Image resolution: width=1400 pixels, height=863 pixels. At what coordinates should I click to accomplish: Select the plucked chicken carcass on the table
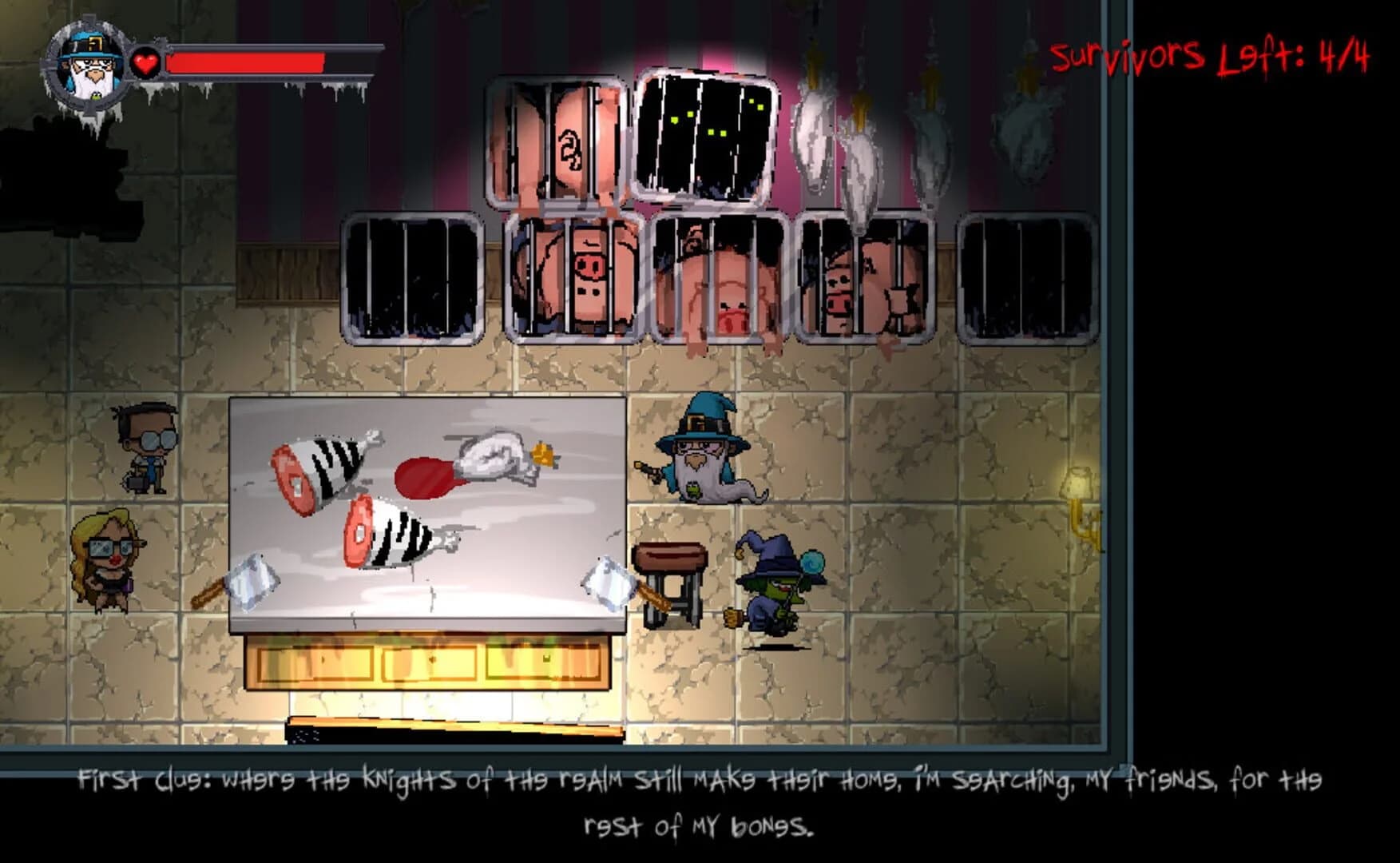pyautogui.click(x=491, y=463)
